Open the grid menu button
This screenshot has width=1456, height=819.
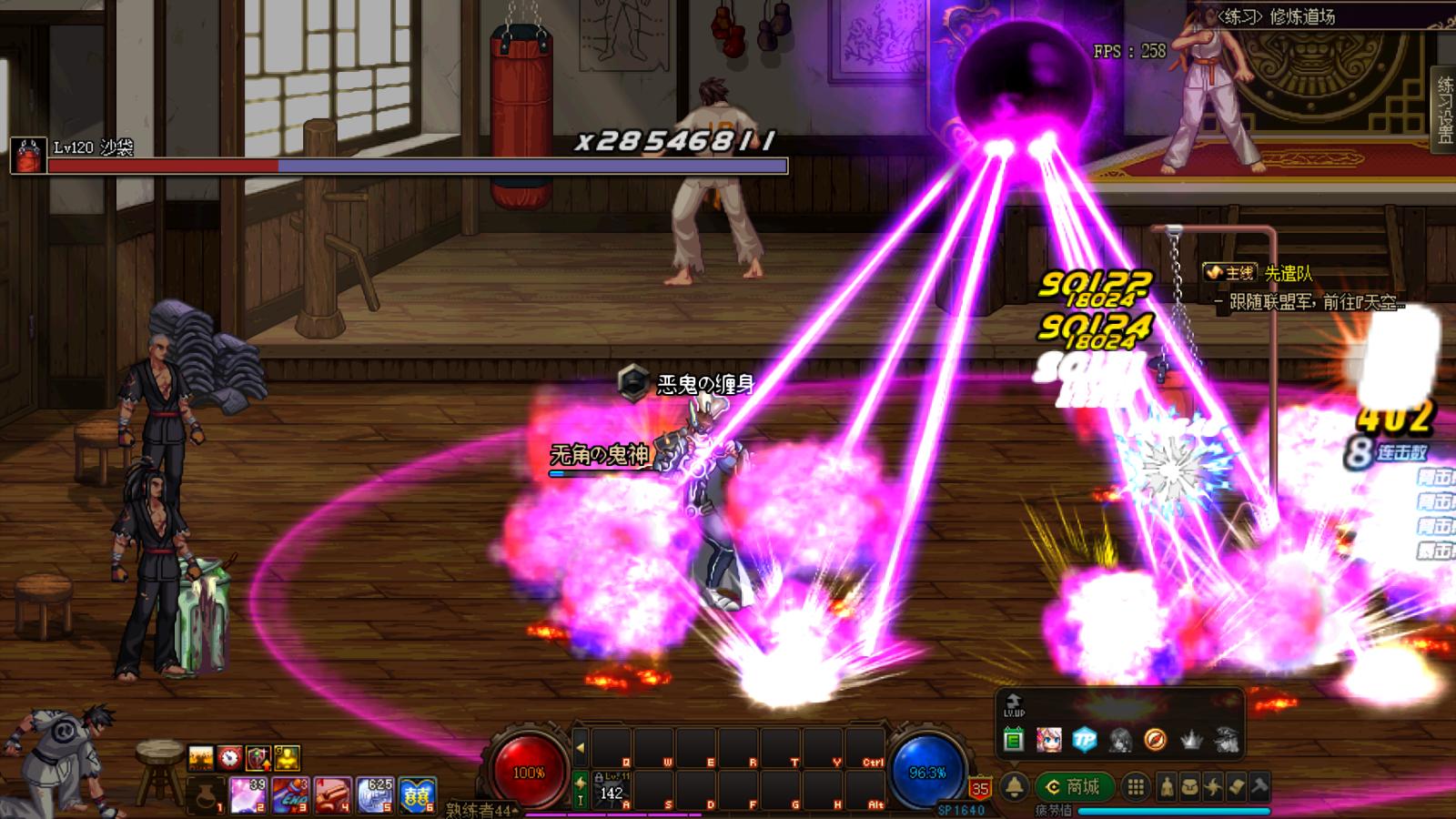pos(1136,787)
